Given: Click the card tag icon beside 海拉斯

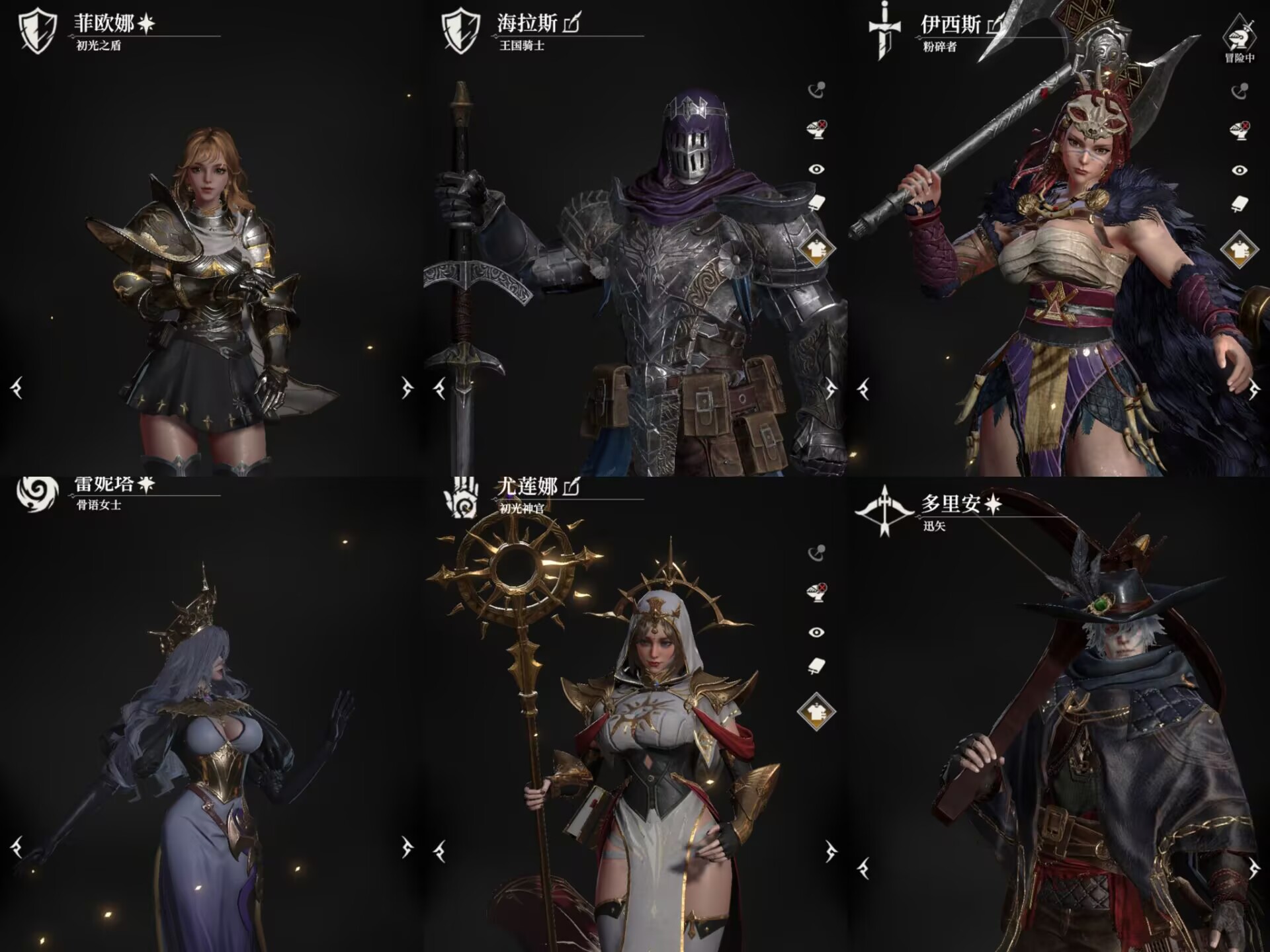Looking at the screenshot, I should click(x=817, y=203).
